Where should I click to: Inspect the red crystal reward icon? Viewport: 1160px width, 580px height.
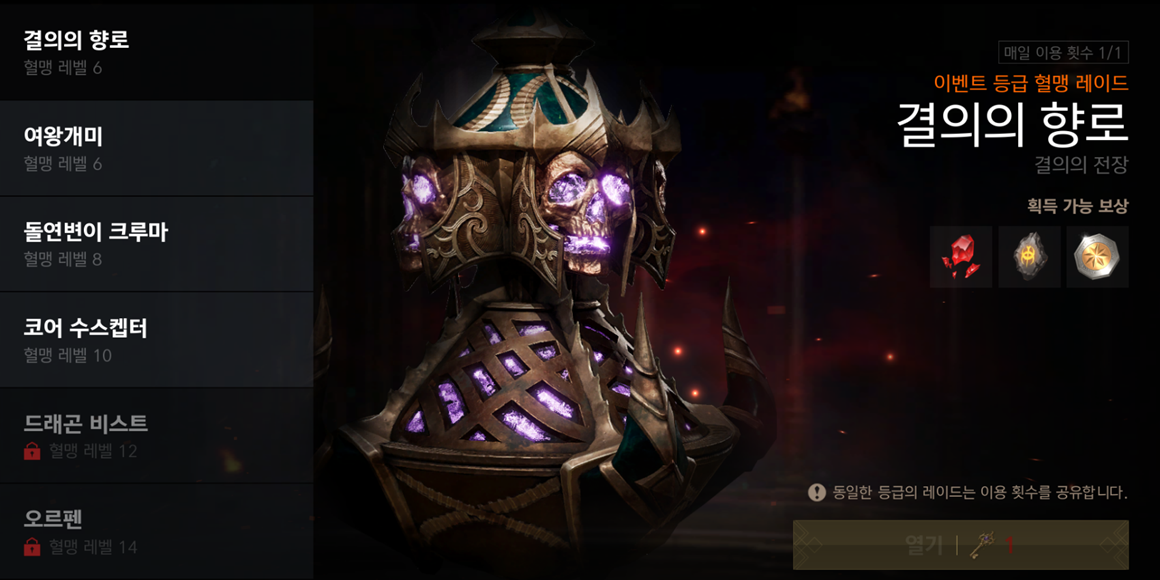click(961, 257)
